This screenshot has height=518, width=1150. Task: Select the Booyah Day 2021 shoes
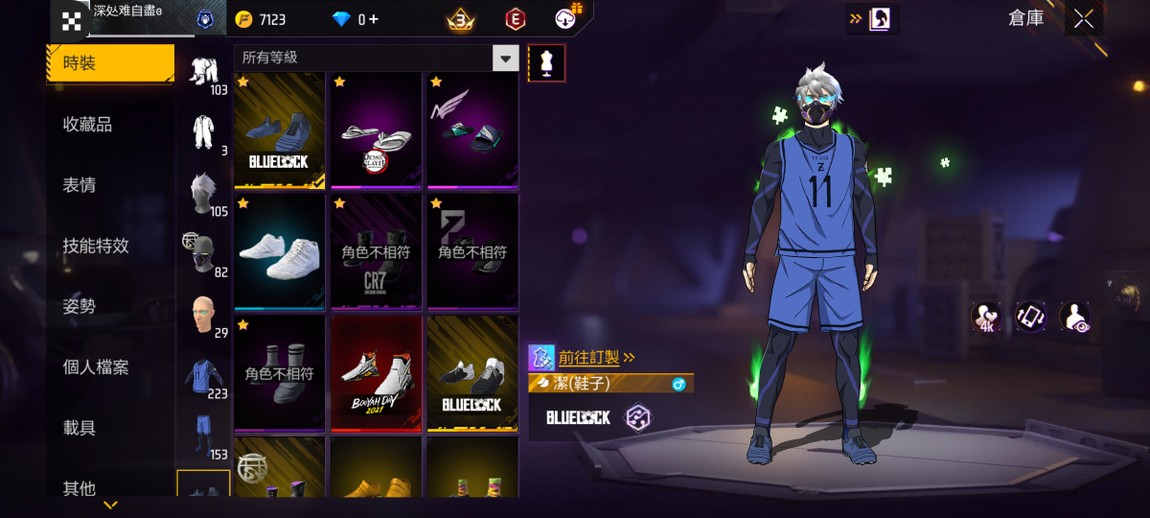pyautogui.click(x=376, y=373)
